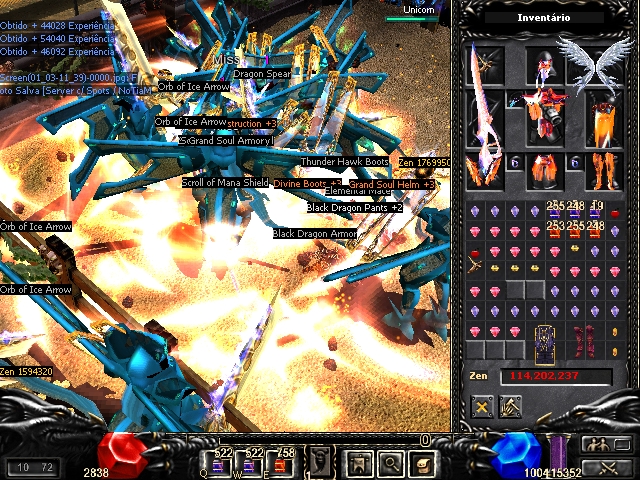Click the magnifying glass button
The image size is (640, 480).
[390, 462]
